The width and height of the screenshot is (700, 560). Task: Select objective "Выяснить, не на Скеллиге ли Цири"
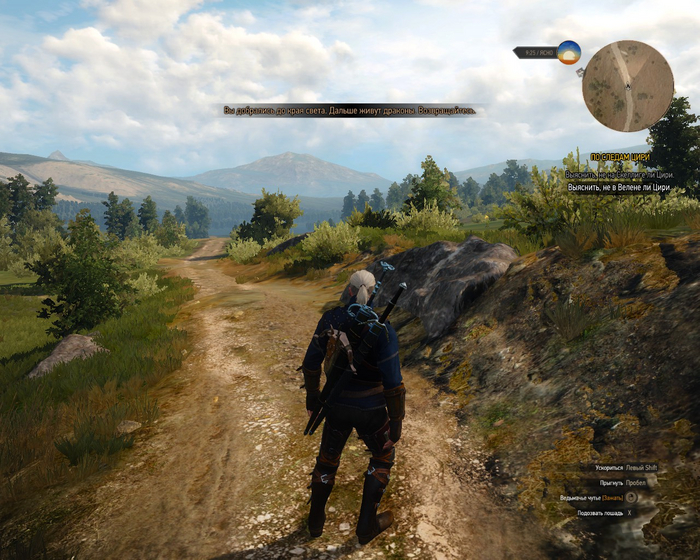[618, 174]
